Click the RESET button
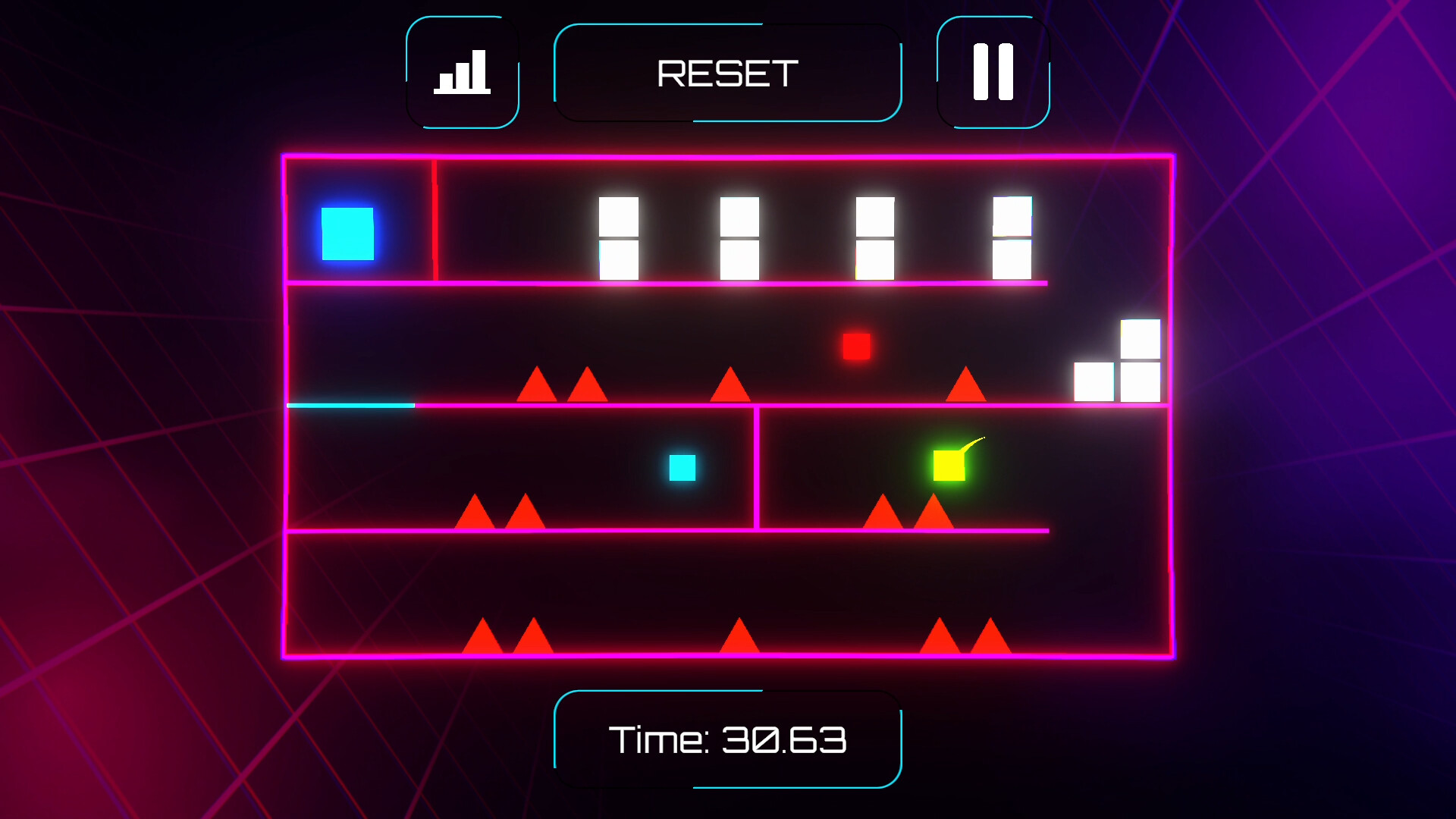This screenshot has width=1456, height=819. click(727, 73)
